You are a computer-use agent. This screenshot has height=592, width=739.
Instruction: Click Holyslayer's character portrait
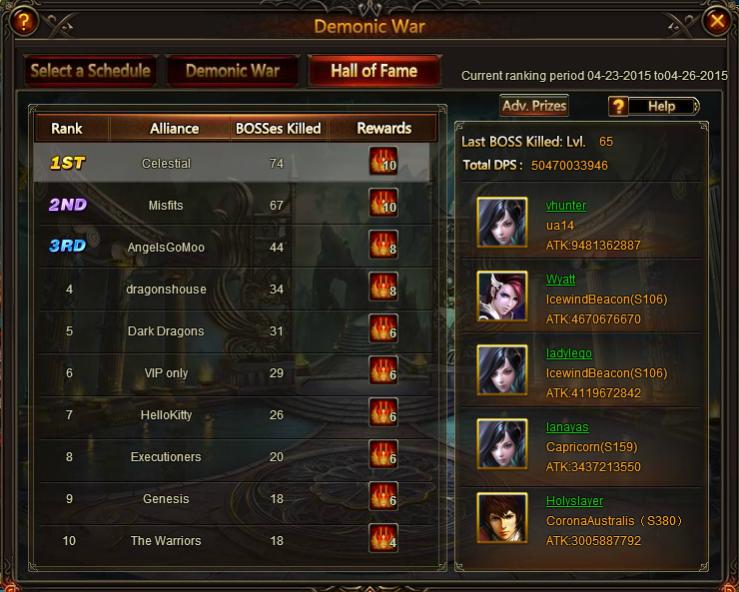pos(502,518)
